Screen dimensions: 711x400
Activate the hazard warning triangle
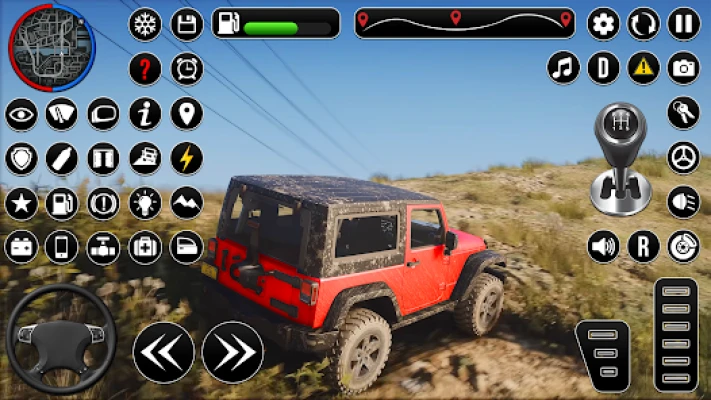pos(644,68)
